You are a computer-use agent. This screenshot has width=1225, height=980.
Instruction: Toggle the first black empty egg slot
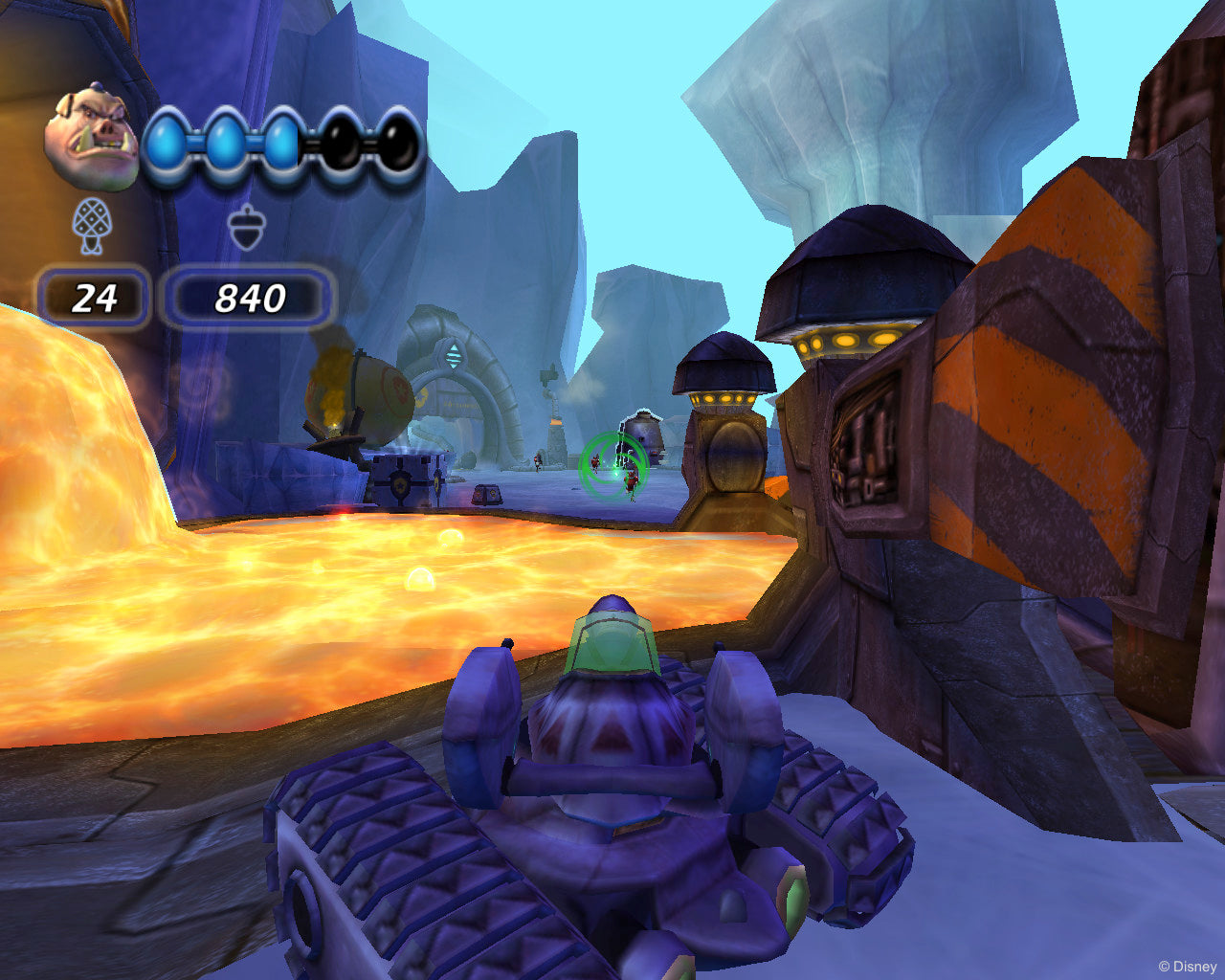[343, 141]
